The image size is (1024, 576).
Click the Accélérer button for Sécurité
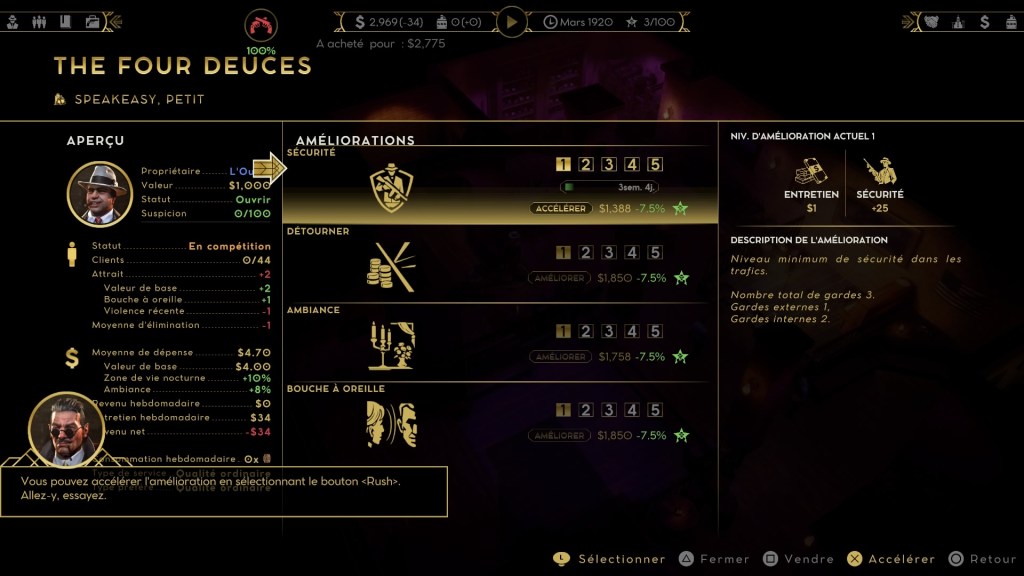[x=561, y=208]
